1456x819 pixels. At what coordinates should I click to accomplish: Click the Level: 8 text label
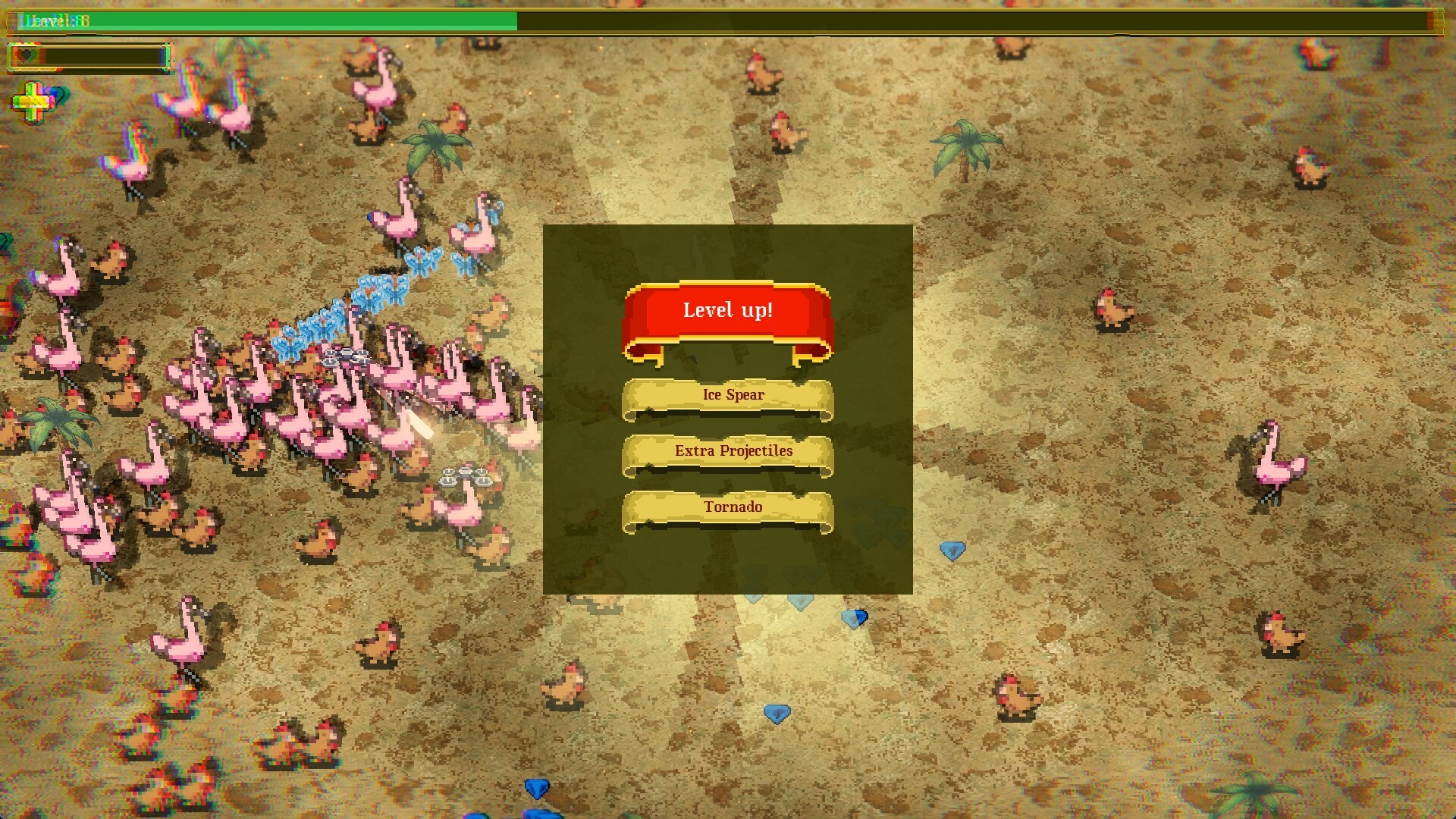pyautogui.click(x=55, y=21)
